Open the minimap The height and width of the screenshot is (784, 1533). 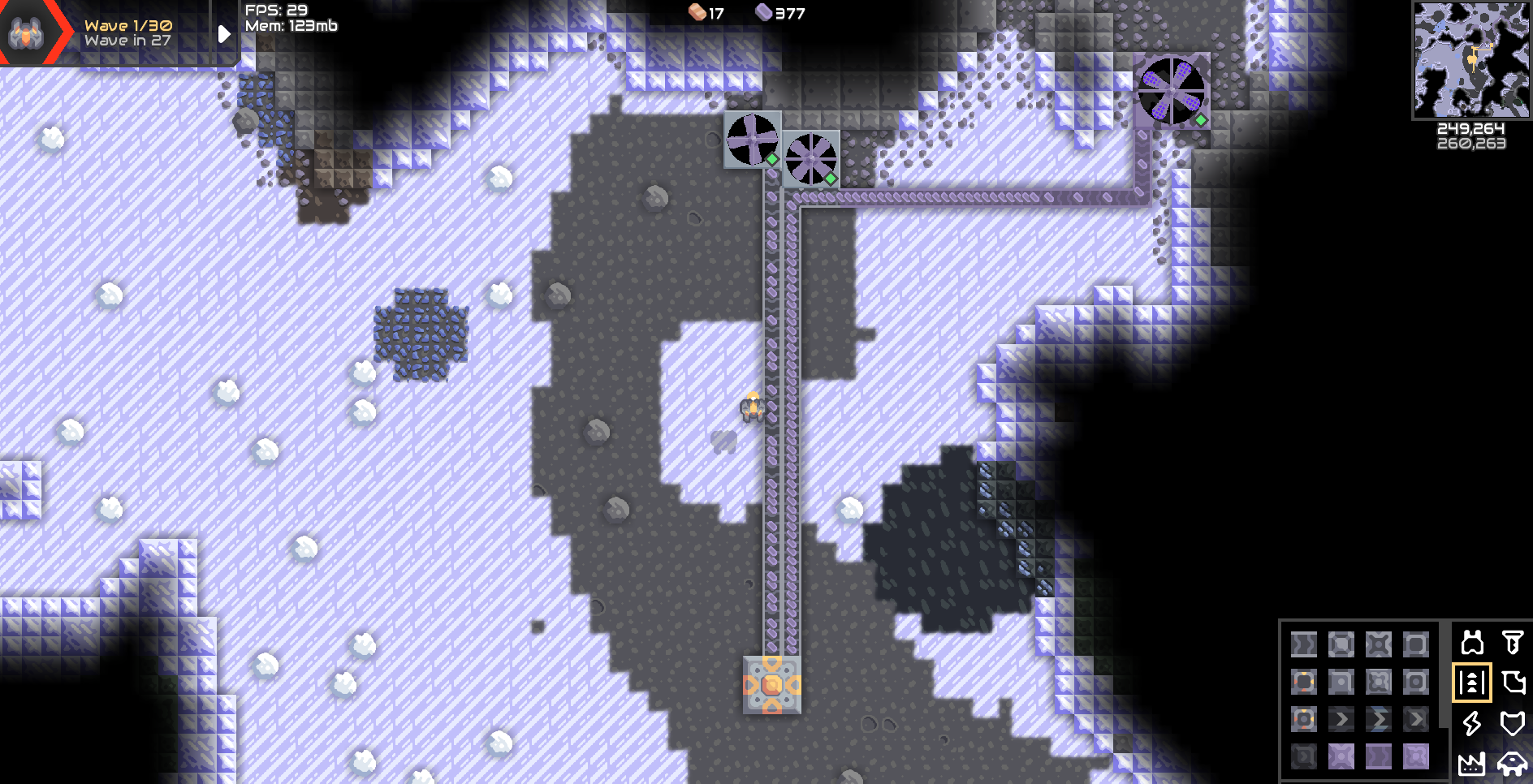1471,60
